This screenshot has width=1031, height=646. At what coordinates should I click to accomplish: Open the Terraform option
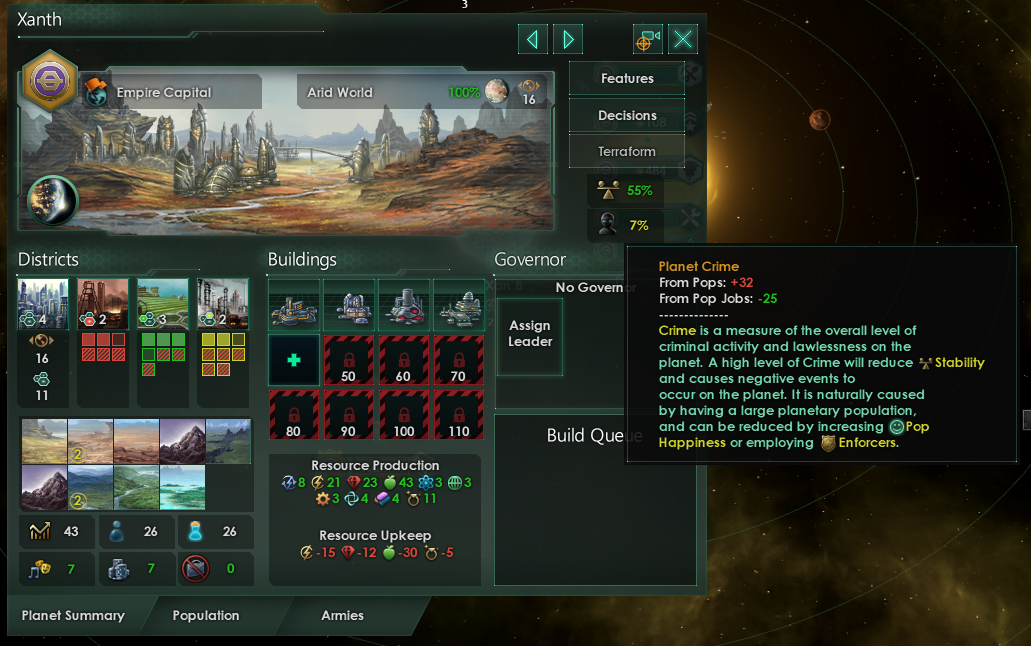click(627, 152)
